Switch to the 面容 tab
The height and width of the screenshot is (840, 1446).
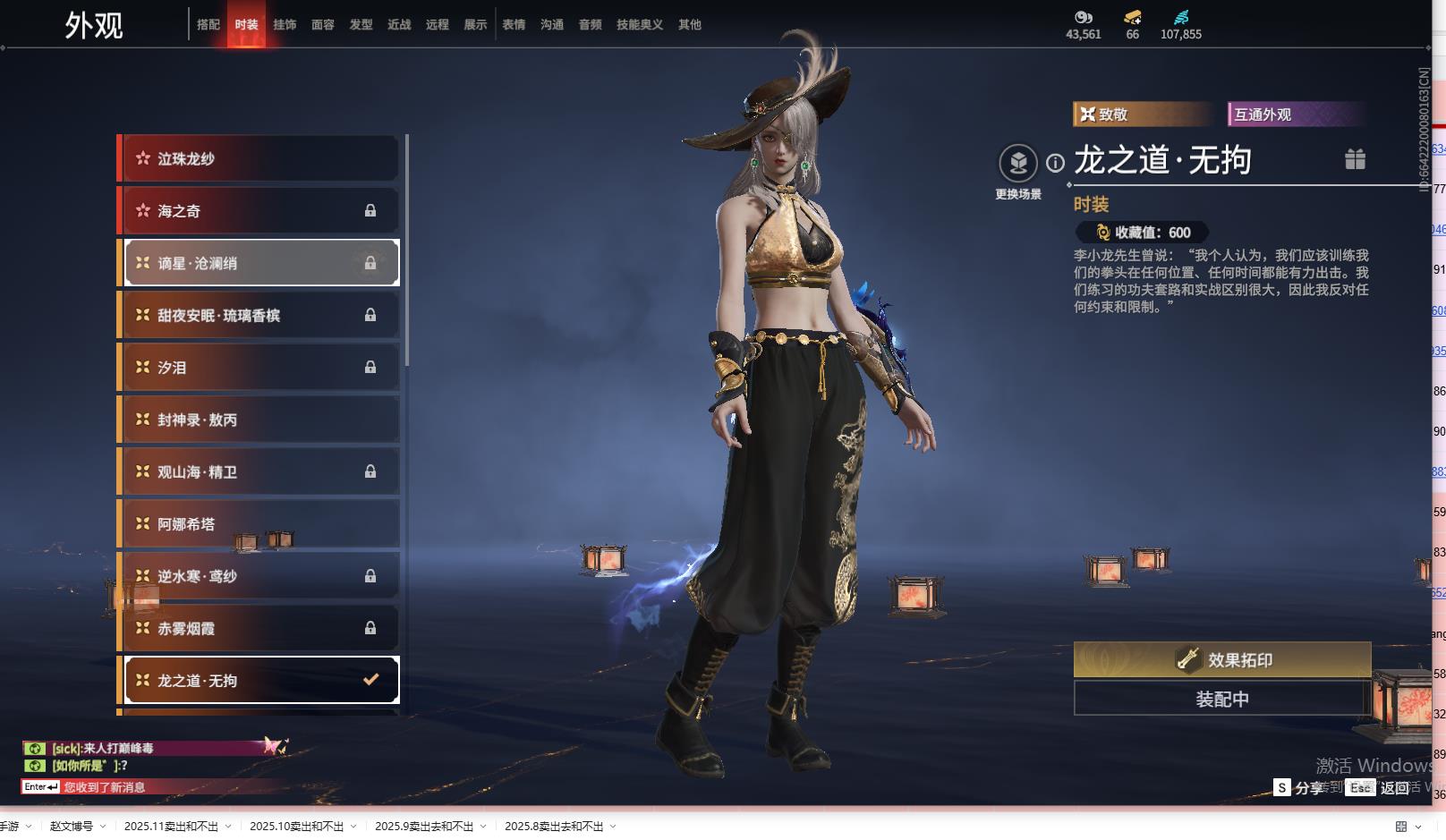323,25
